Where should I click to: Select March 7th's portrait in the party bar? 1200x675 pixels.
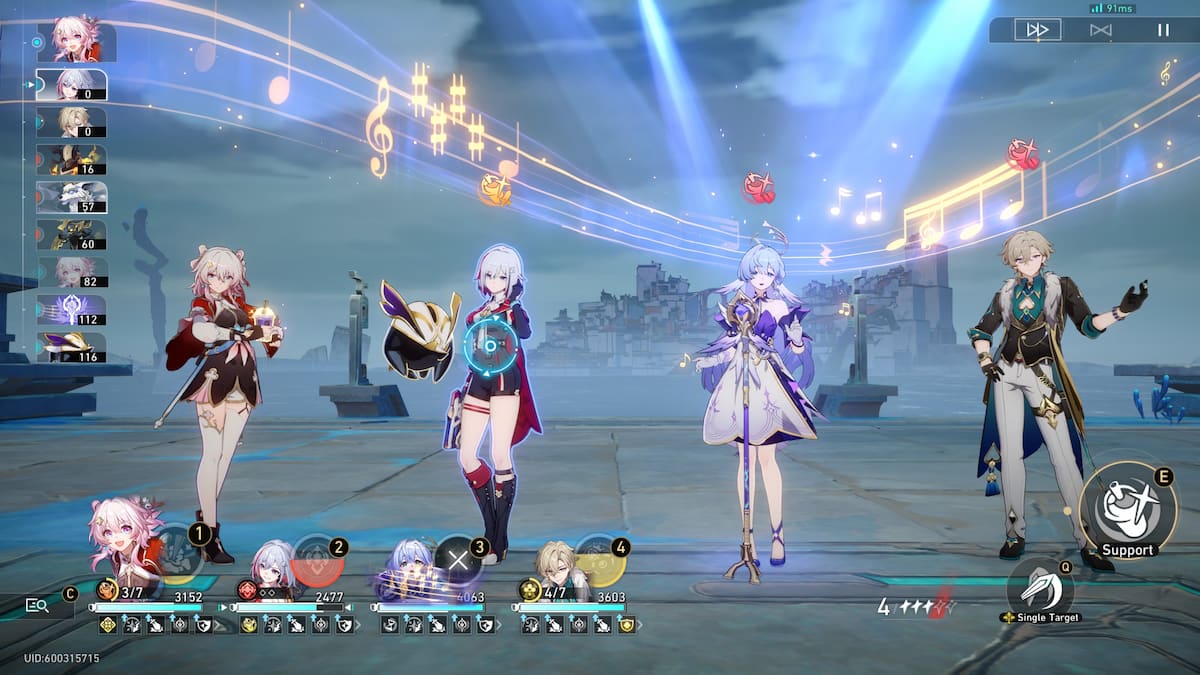(x=125, y=540)
